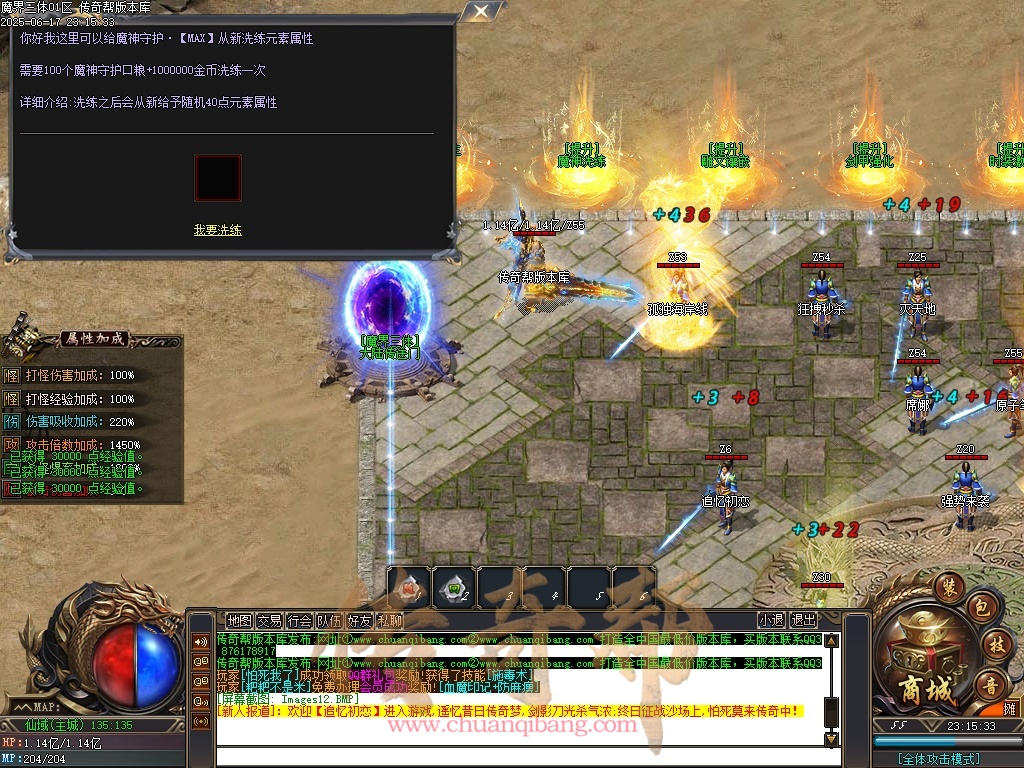Viewport: 1024px width, 768px height.
Task: Open the 队伍 team button
Action: coord(330,621)
